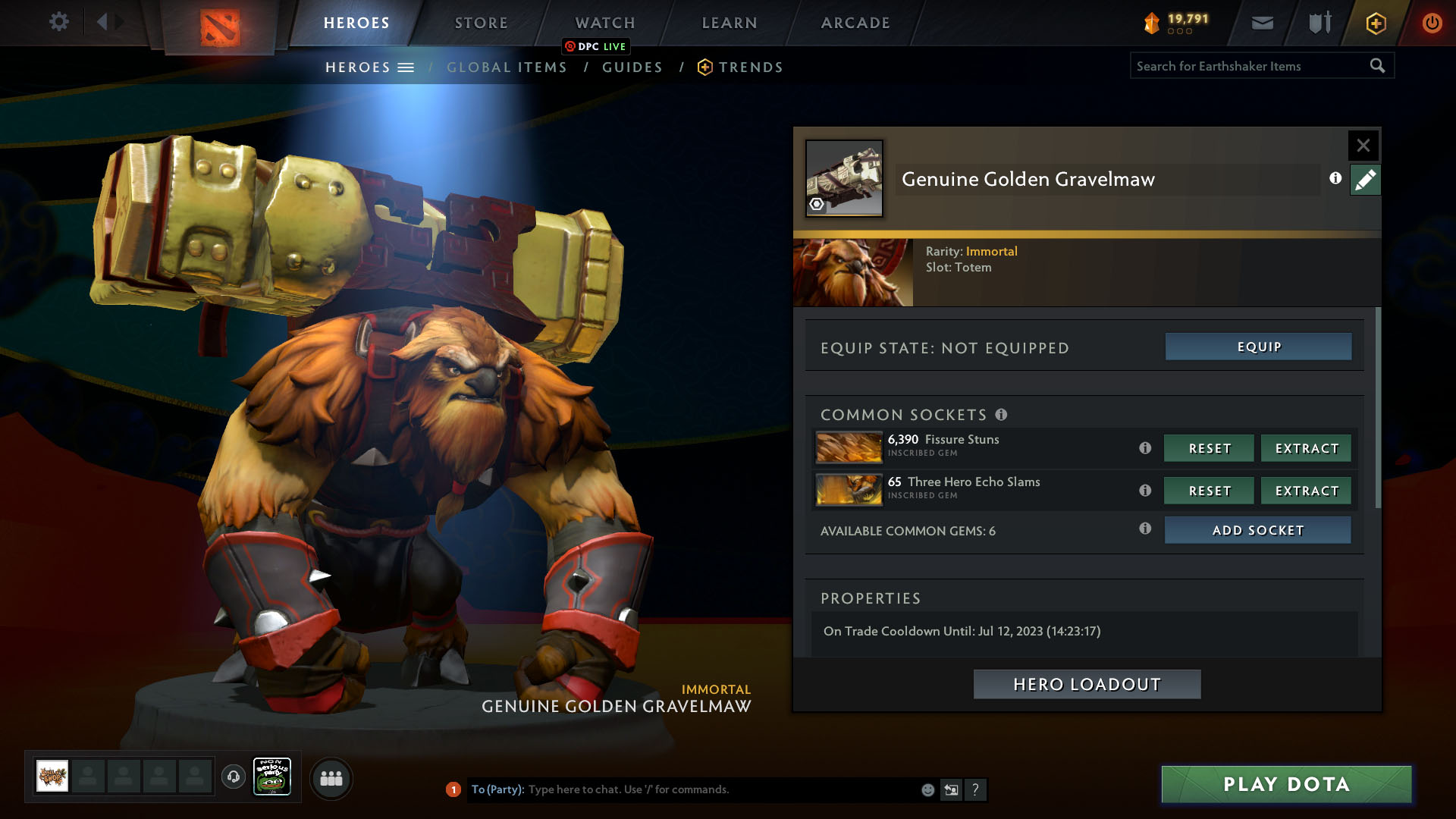Extract the Three Hero Echo Slams gem
The image size is (1456, 819).
point(1306,491)
